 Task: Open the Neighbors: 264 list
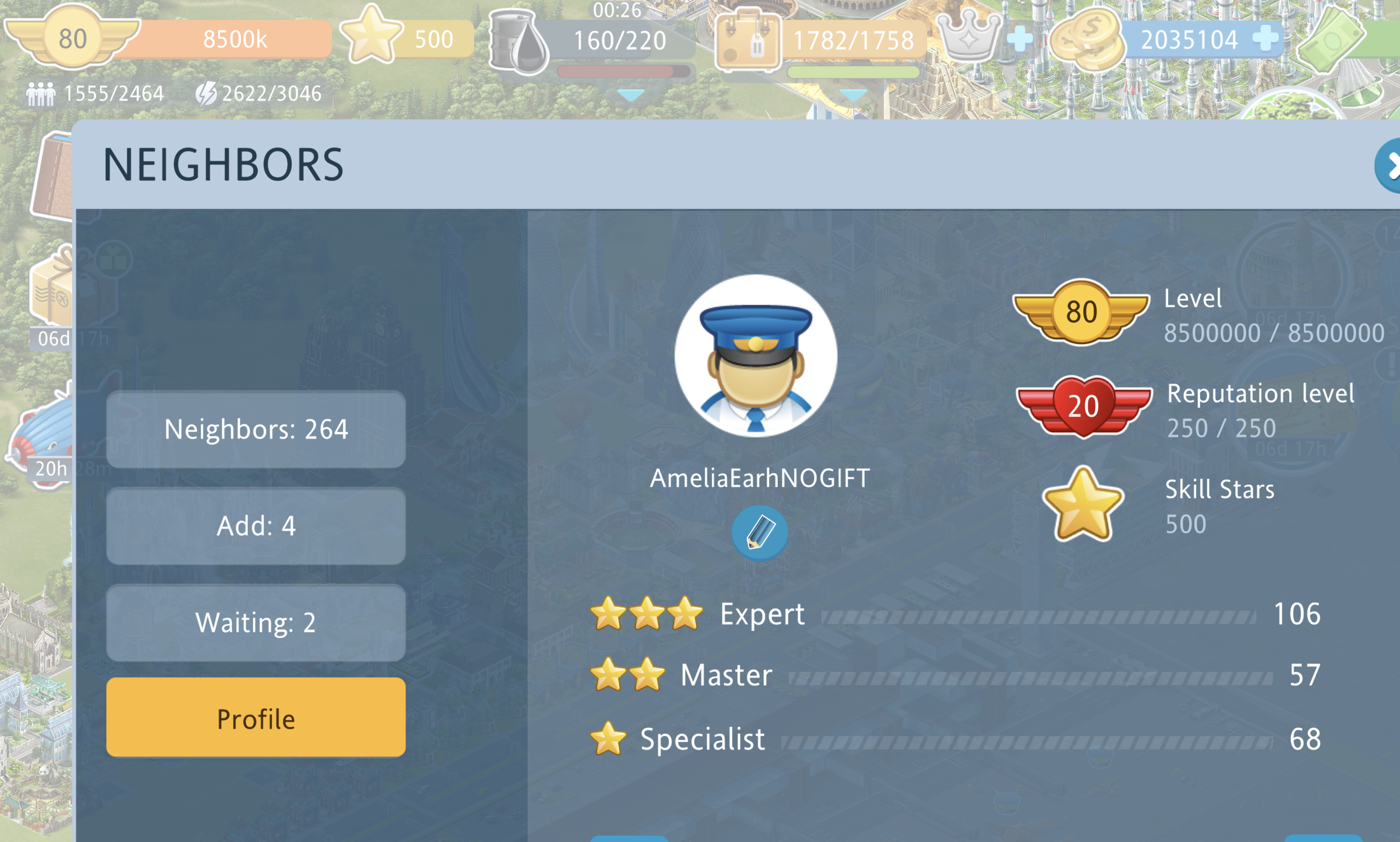(256, 430)
